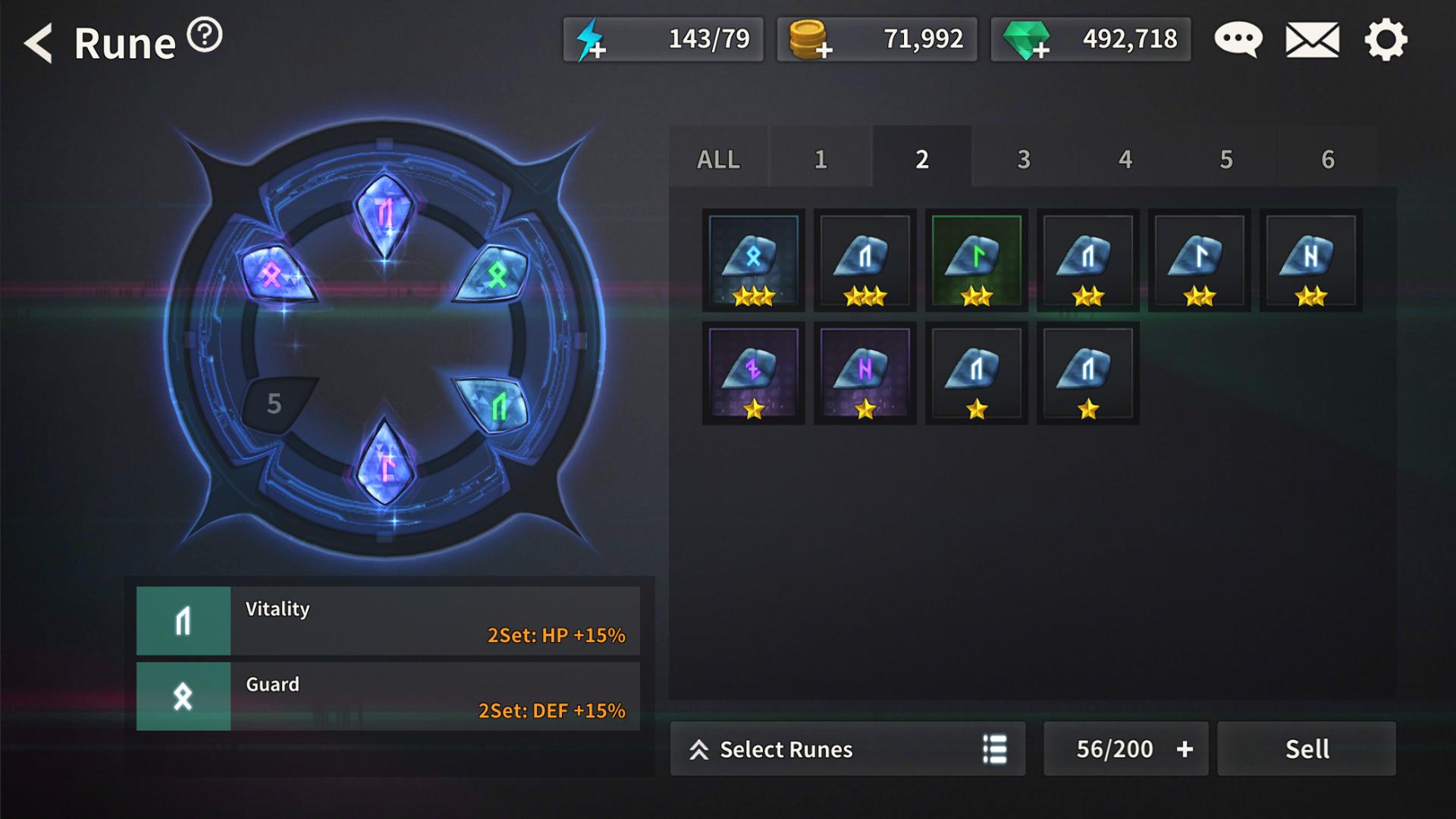
Task: Go back from the Rune screen
Action: coord(38,42)
